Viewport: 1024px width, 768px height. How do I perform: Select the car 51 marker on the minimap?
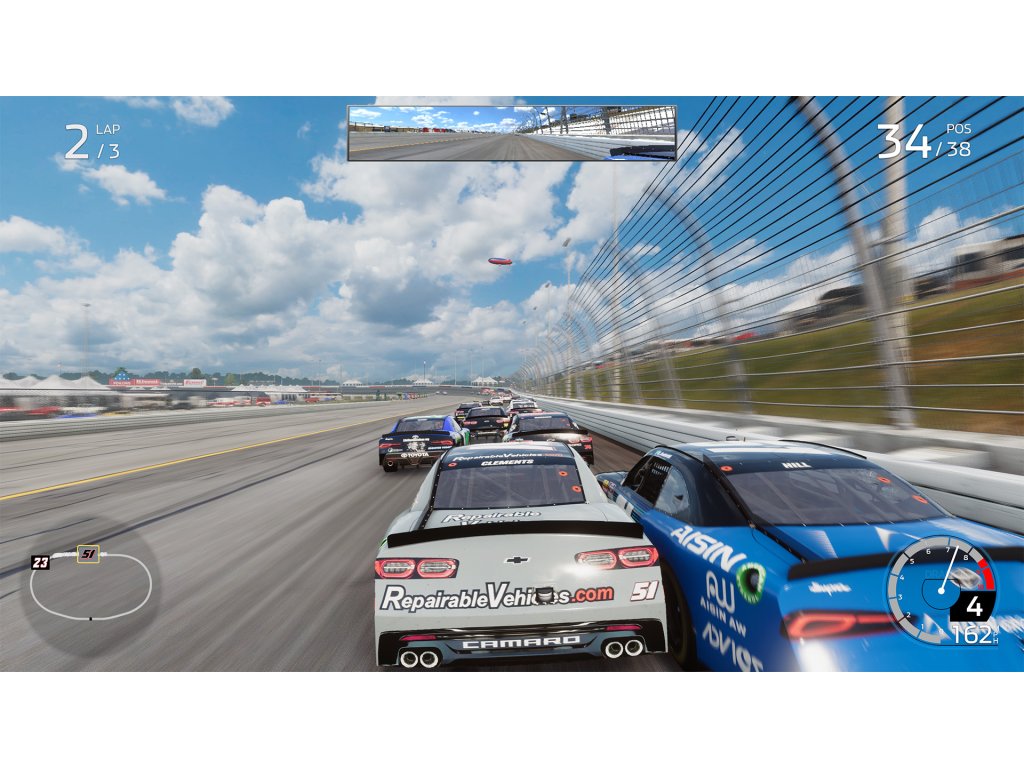click(88, 553)
